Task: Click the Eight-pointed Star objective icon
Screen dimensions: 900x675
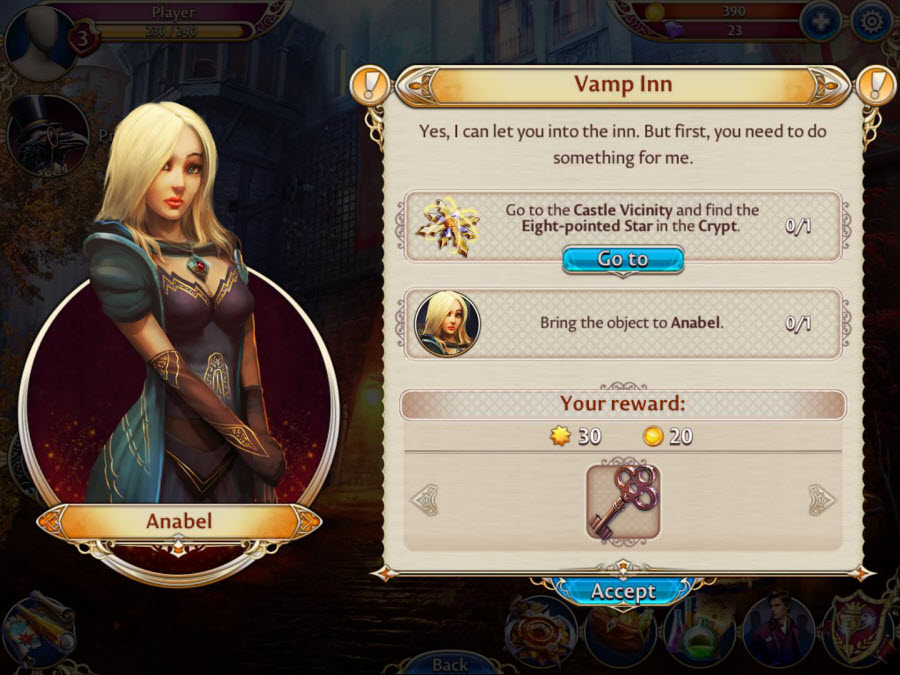Action: (x=447, y=227)
